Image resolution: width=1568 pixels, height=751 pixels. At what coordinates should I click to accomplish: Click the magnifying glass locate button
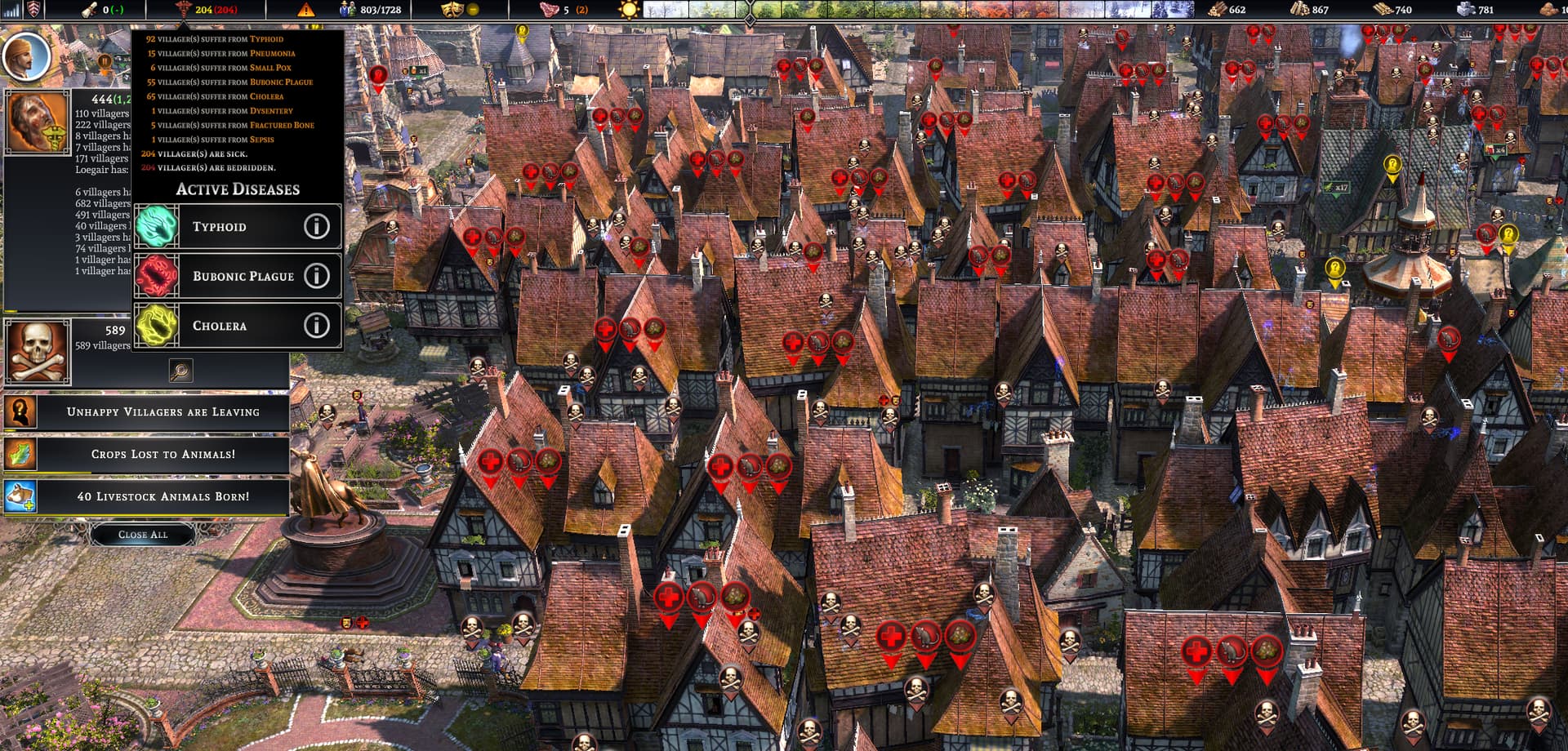(180, 371)
